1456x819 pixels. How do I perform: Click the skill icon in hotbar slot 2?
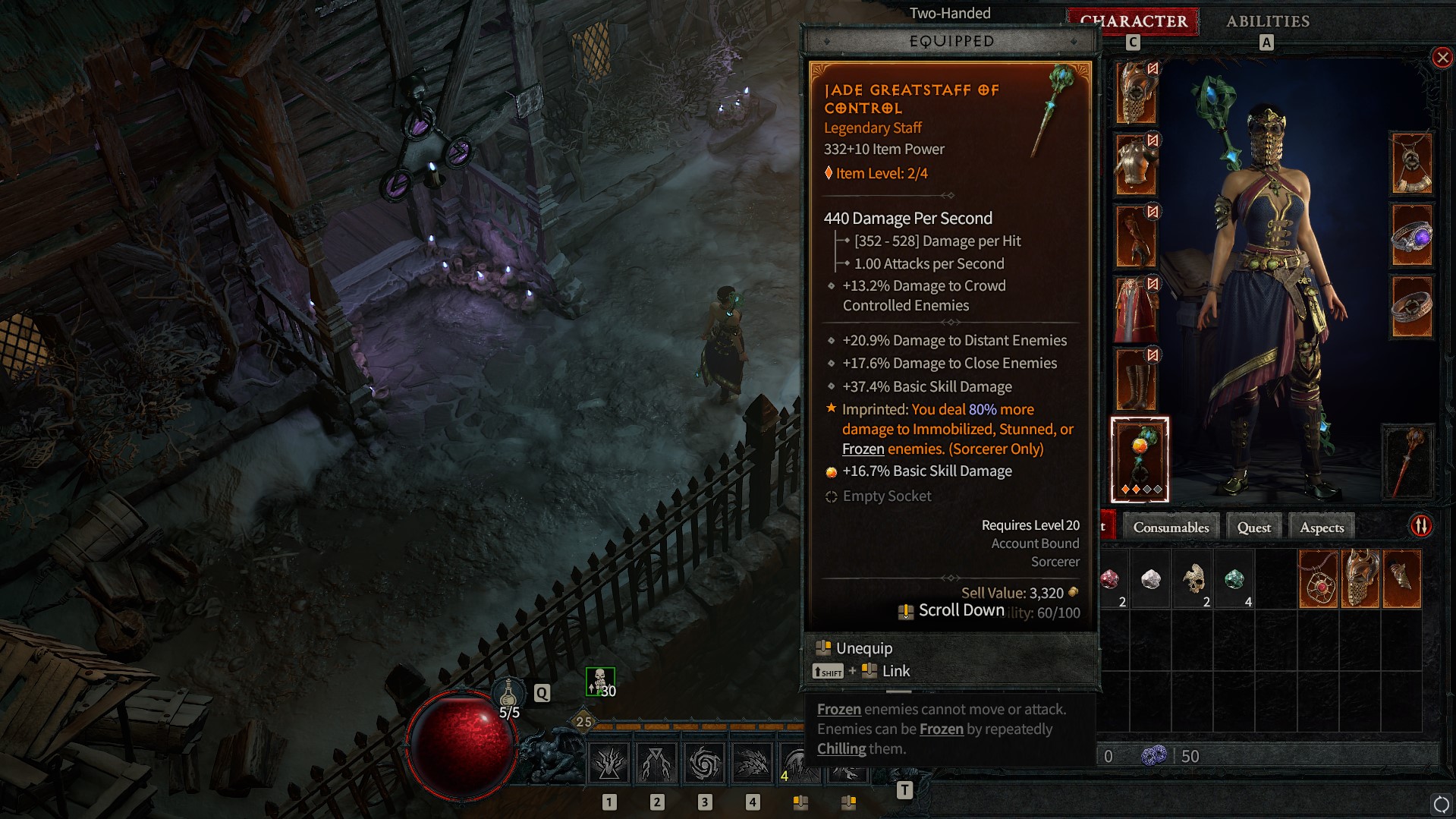[657, 761]
